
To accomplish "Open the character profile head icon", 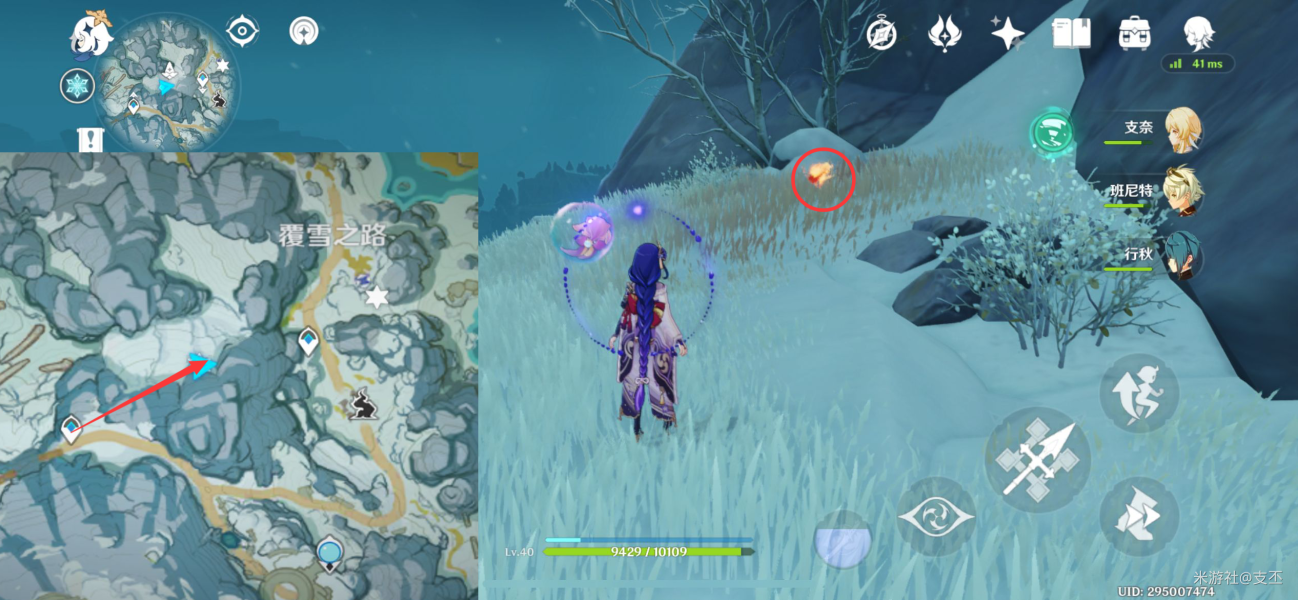I will (x=1197, y=34).
